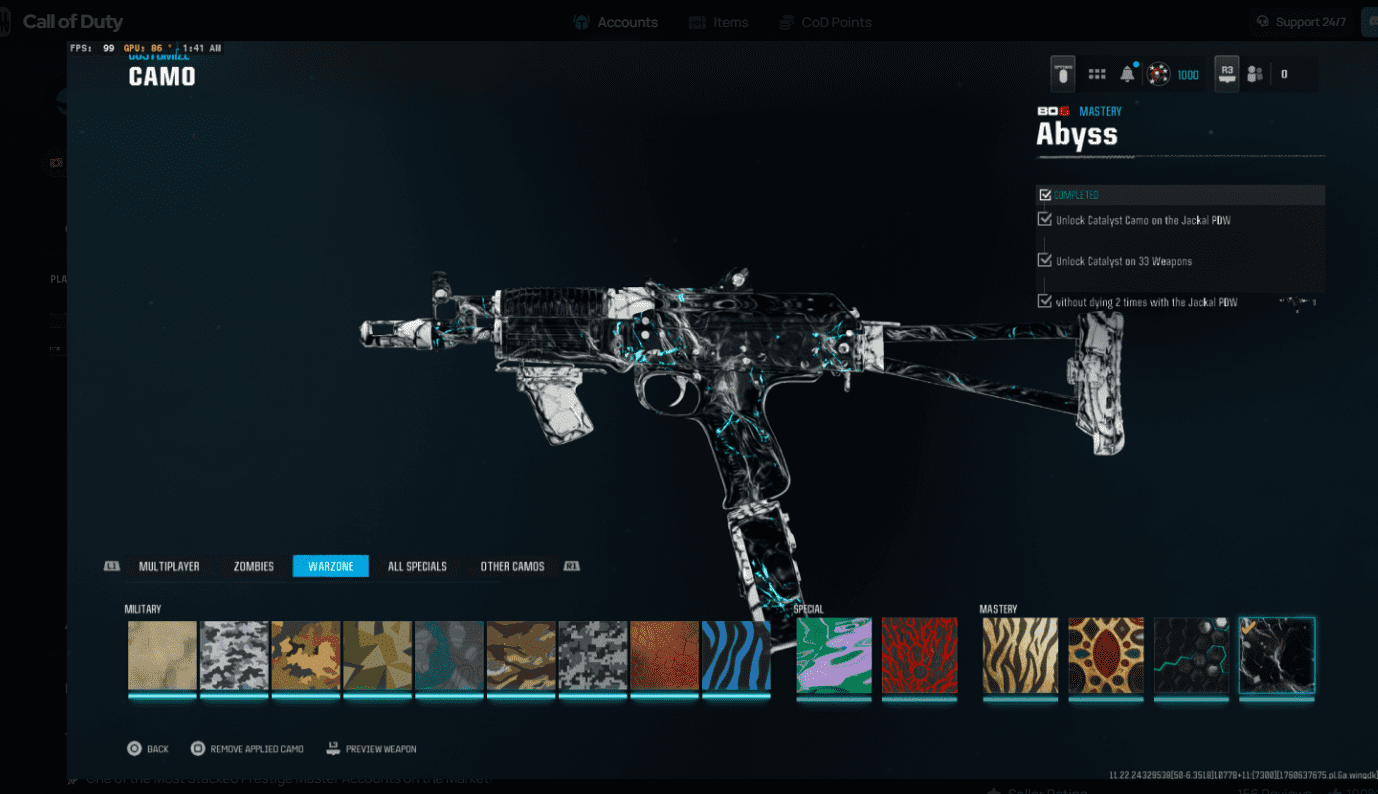Open the Accounts link in site header
The image size is (1378, 794).
[x=617, y=22]
